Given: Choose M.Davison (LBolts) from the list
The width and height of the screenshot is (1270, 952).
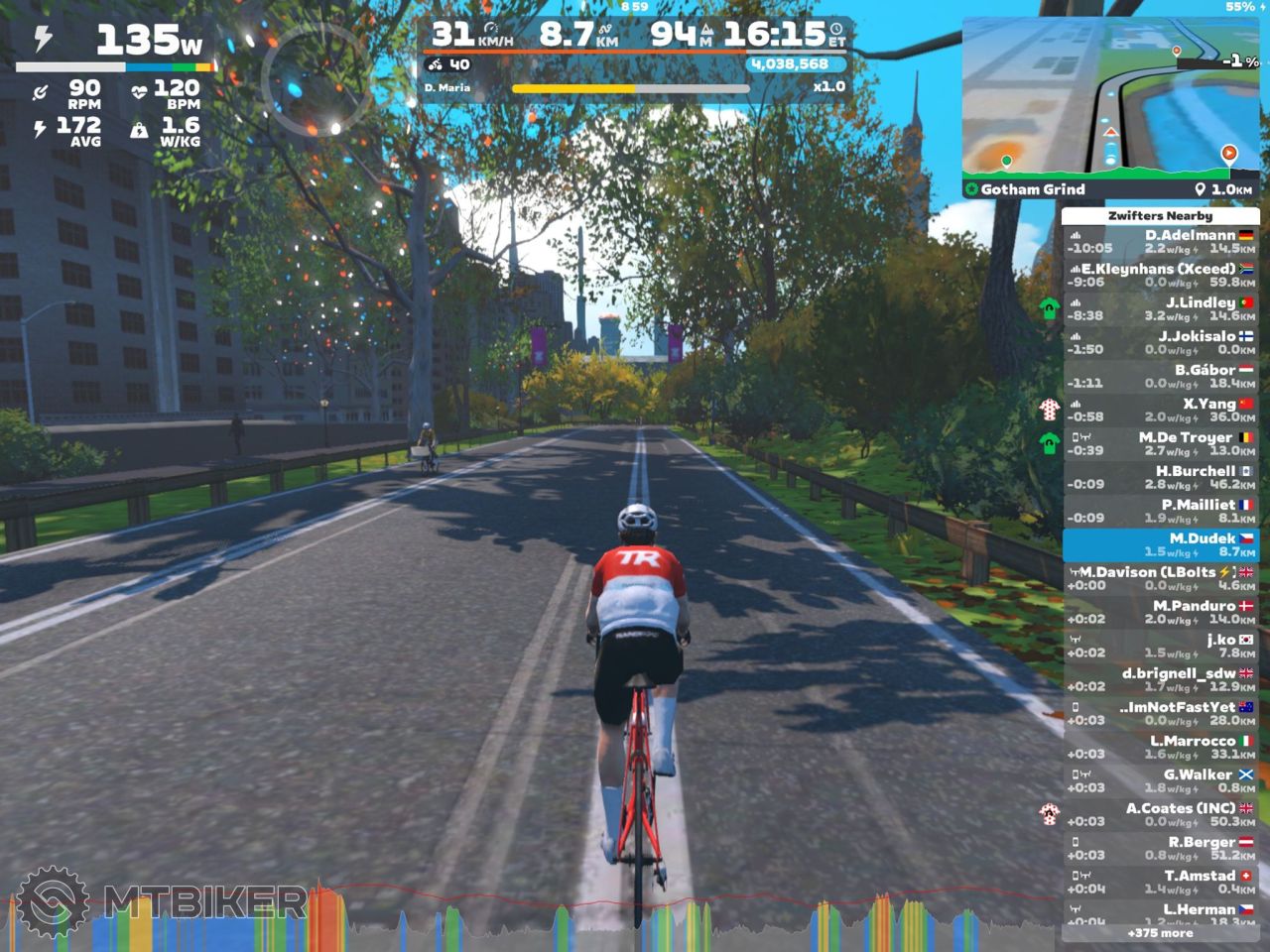Looking at the screenshot, I should click(x=1161, y=579).
